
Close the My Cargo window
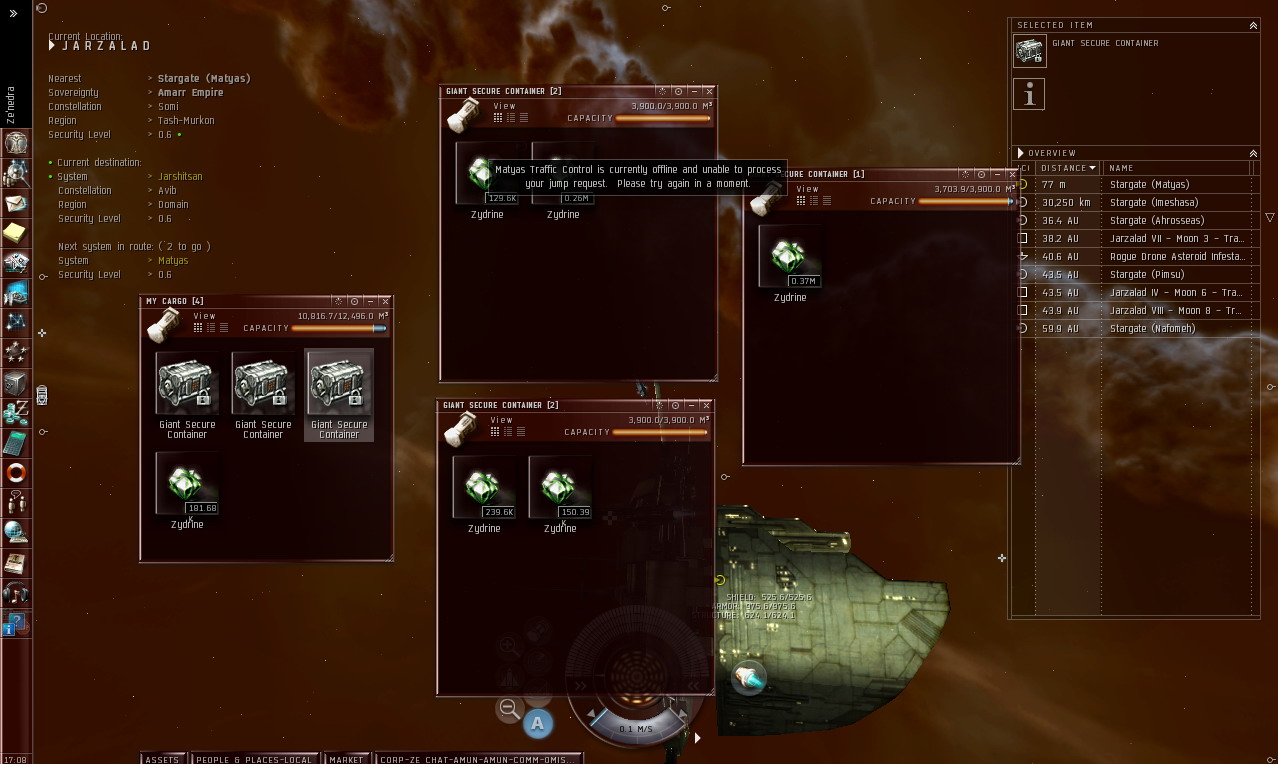click(385, 301)
